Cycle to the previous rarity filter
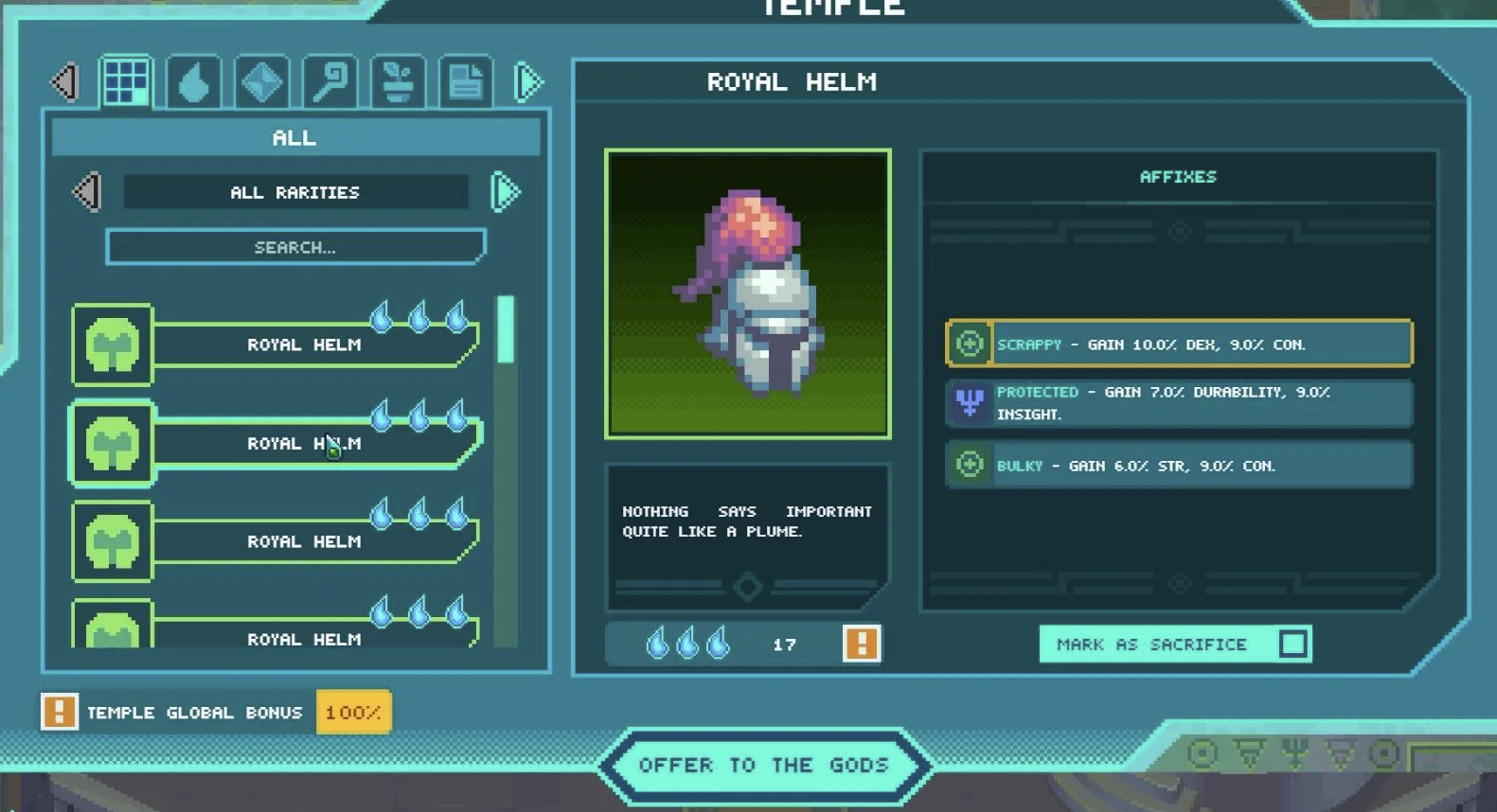Image resolution: width=1497 pixels, height=812 pixels. pos(87,193)
